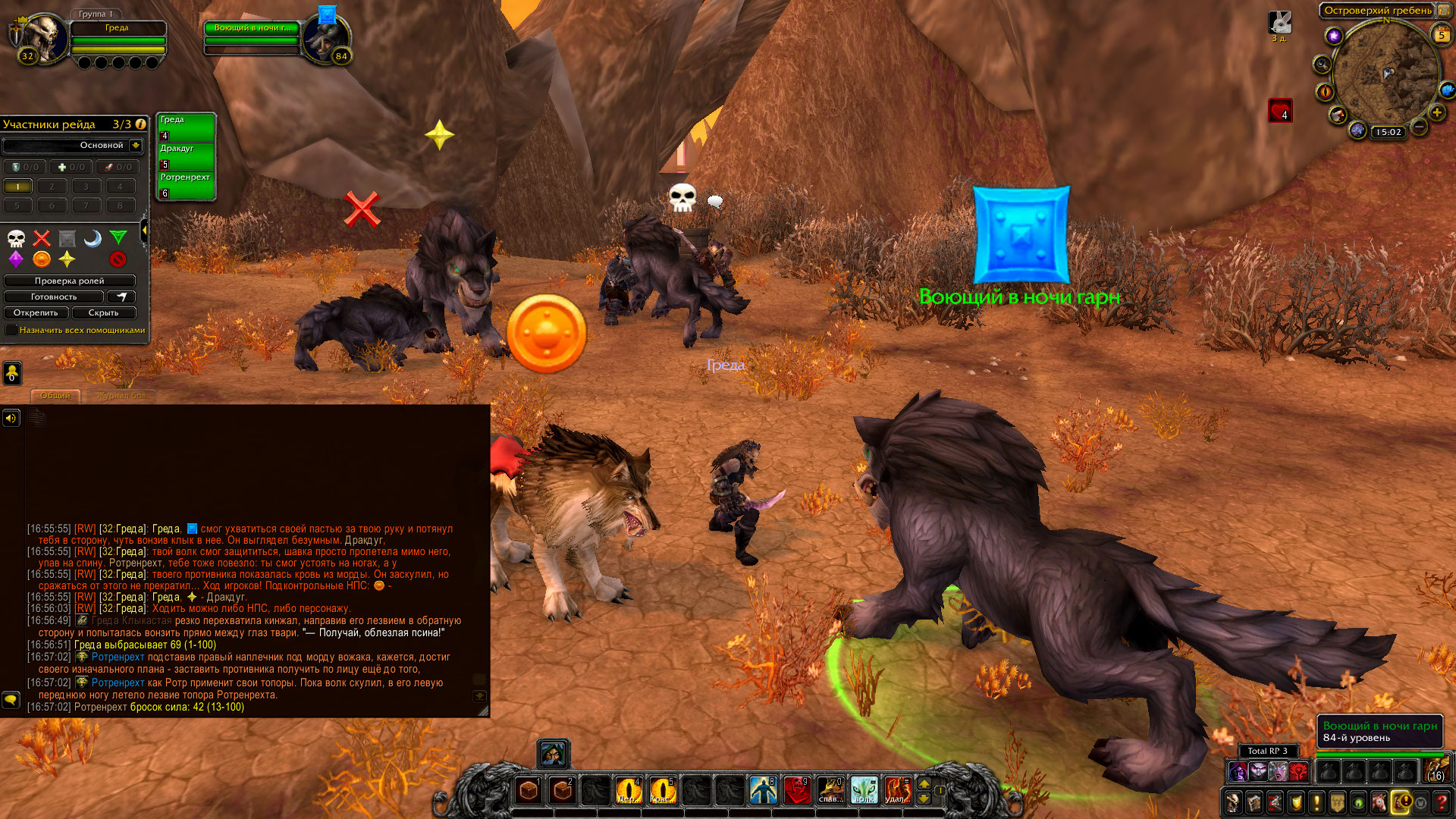Select Дракдуг's raid frame
The height and width of the screenshot is (819, 1456).
pos(186,156)
